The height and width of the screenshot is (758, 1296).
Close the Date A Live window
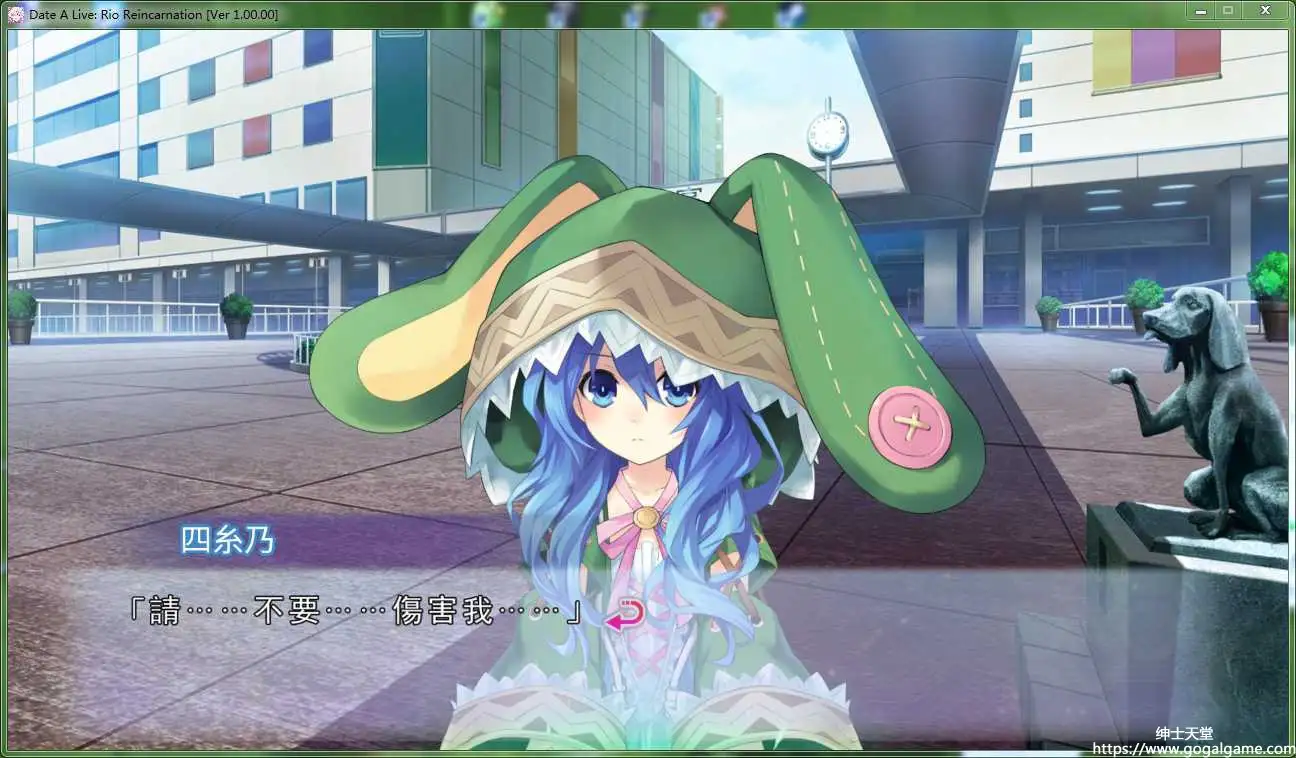pos(1264,10)
